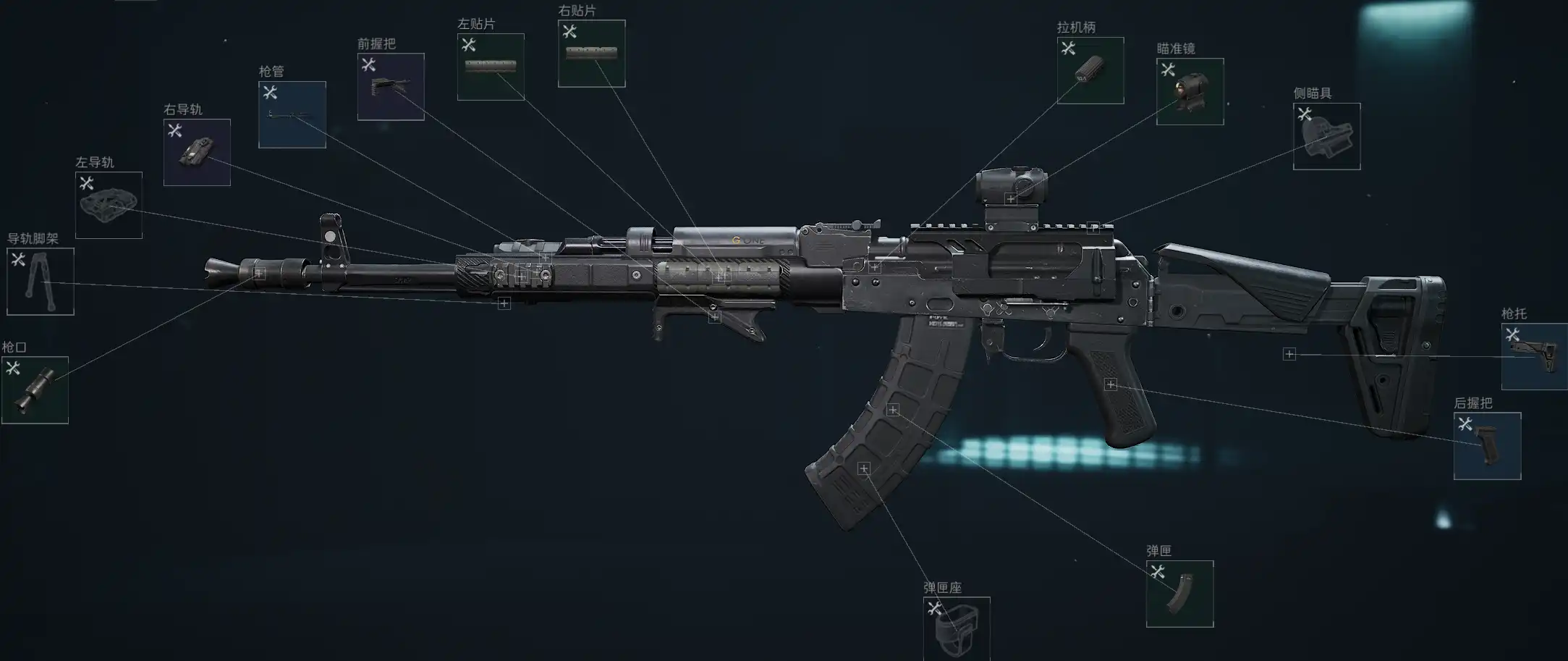
Task: Open the 后握把 rear grip slot
Action: (1487, 446)
